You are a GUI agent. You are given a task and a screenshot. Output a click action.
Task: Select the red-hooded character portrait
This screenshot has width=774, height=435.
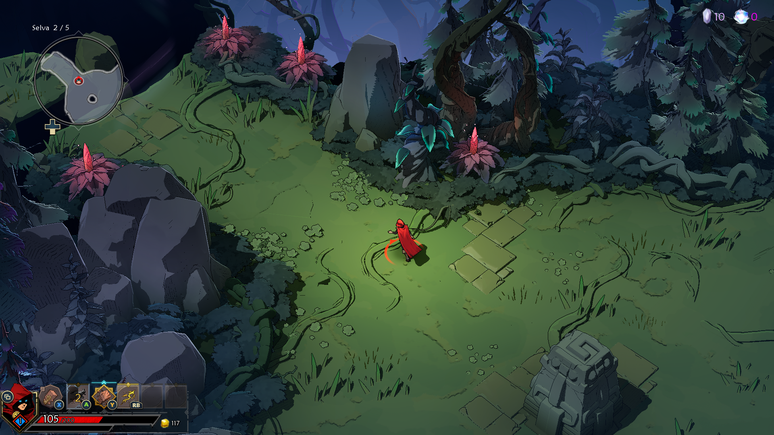[x=21, y=410]
